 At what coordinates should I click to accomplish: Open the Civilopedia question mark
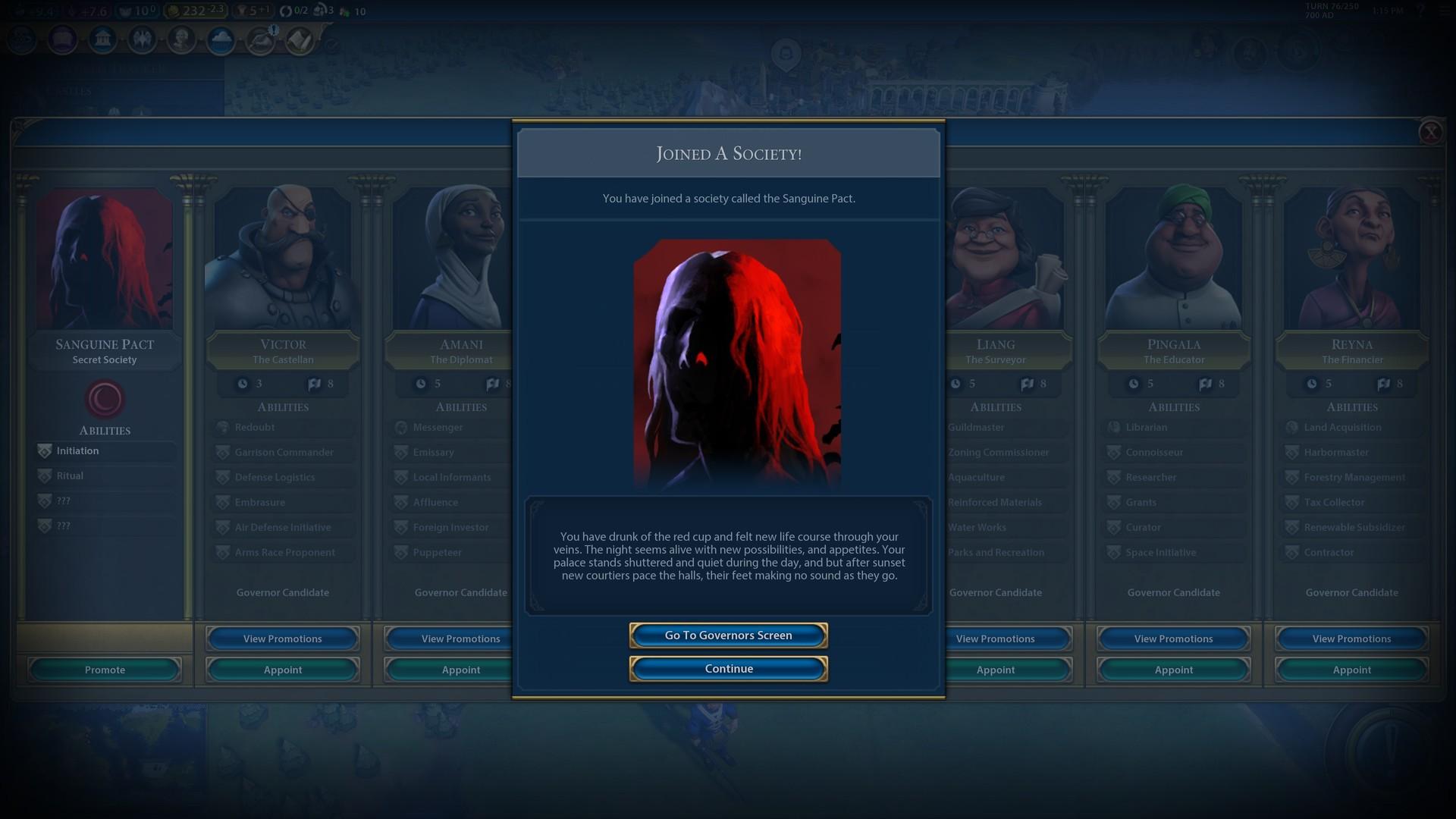point(1422,11)
